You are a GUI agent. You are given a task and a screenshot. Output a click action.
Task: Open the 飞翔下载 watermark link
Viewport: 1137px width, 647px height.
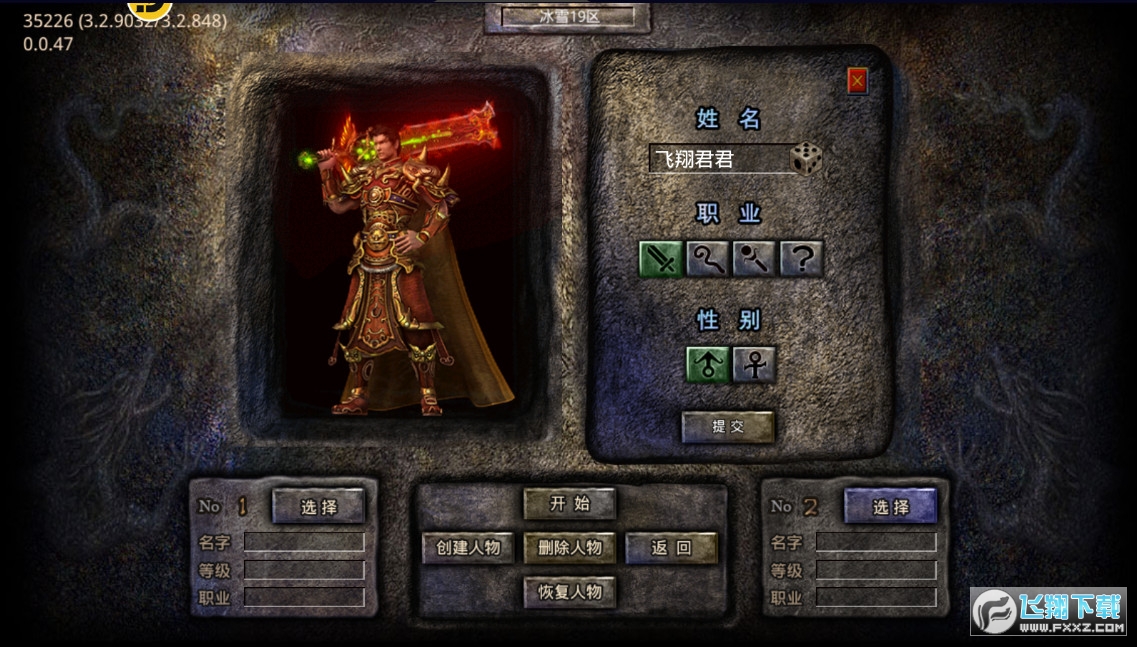point(1048,611)
